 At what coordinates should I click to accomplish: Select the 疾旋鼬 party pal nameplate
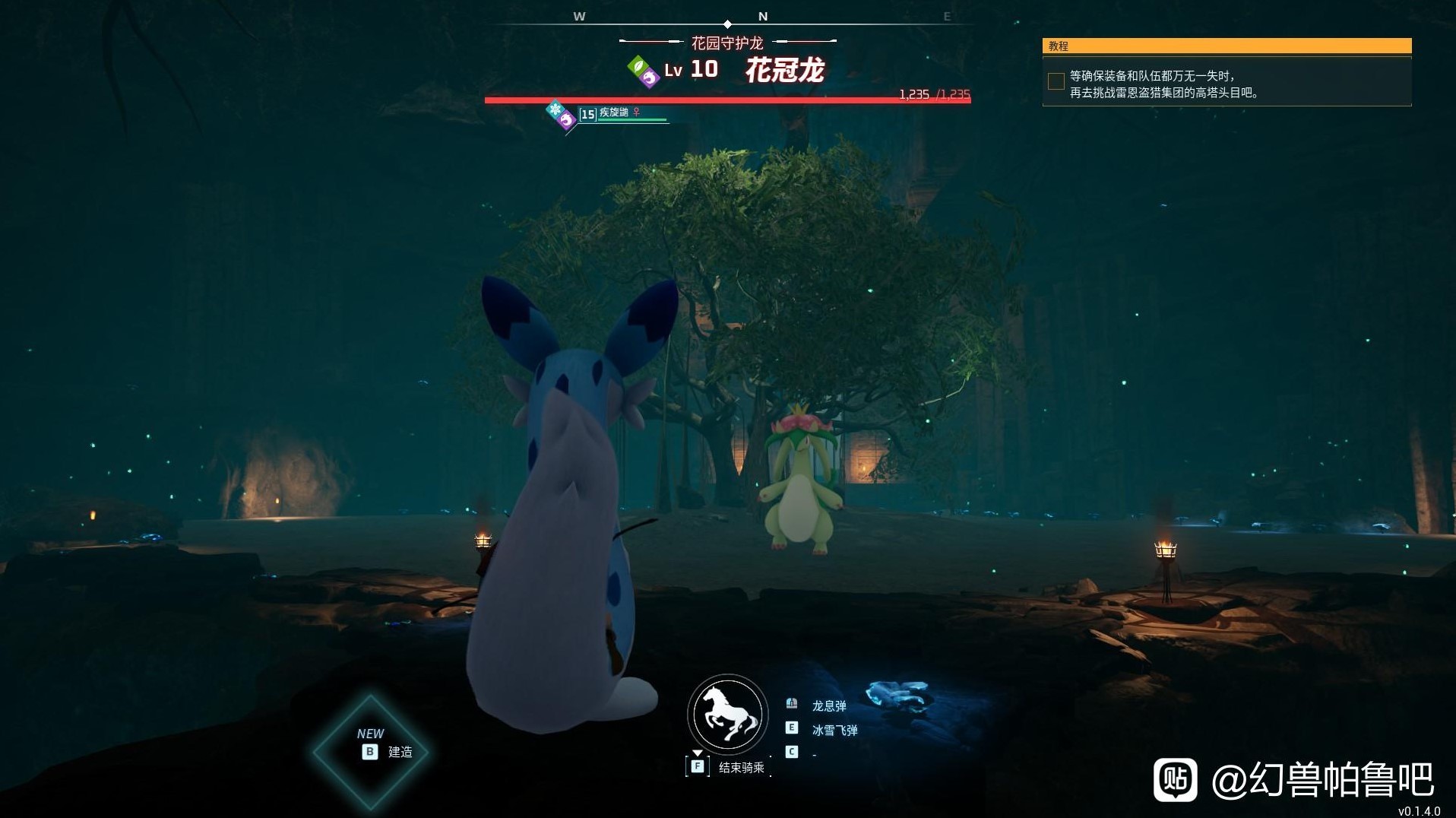(614, 113)
